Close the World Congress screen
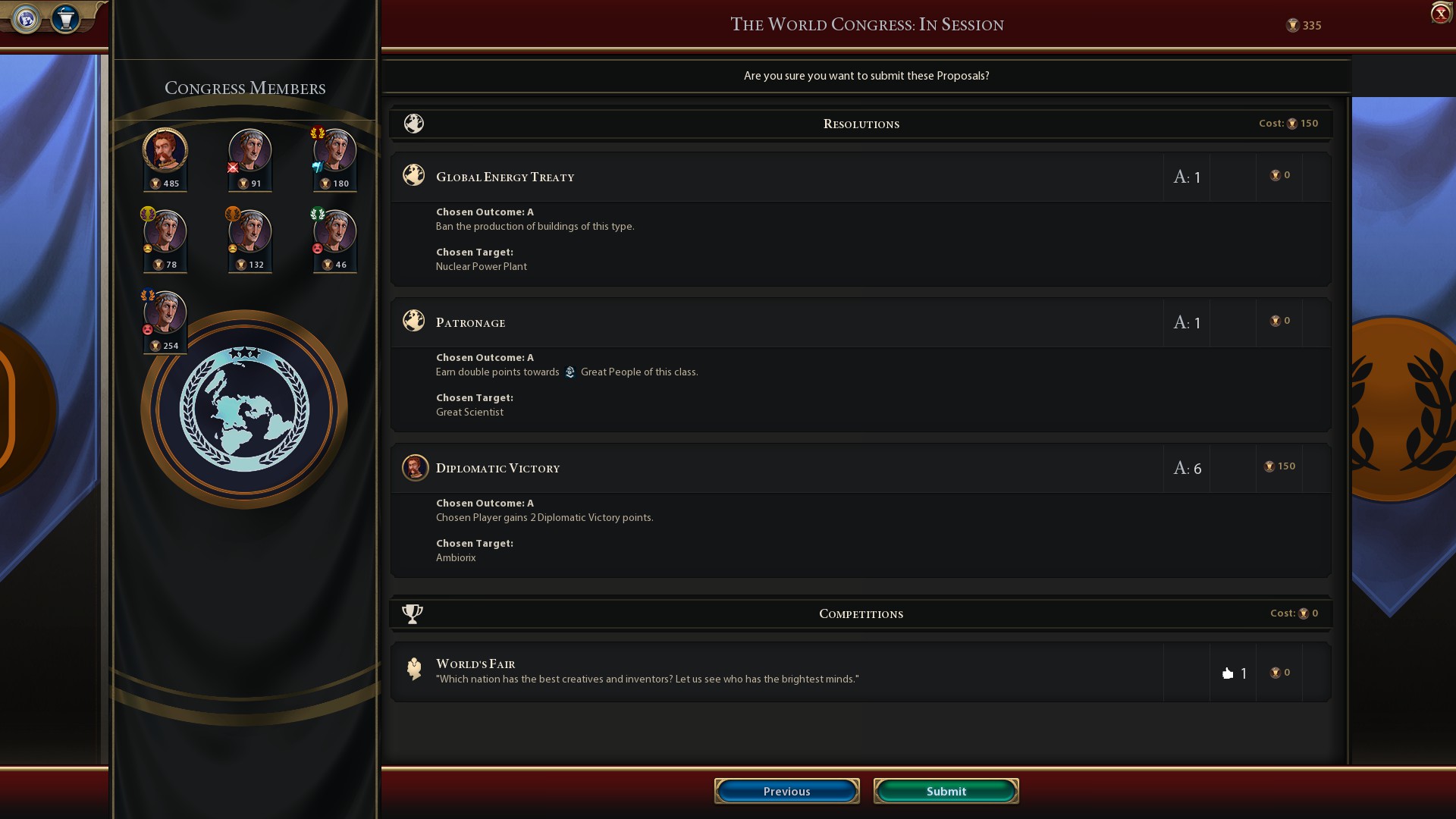Viewport: 1456px width, 819px height. (x=1440, y=14)
